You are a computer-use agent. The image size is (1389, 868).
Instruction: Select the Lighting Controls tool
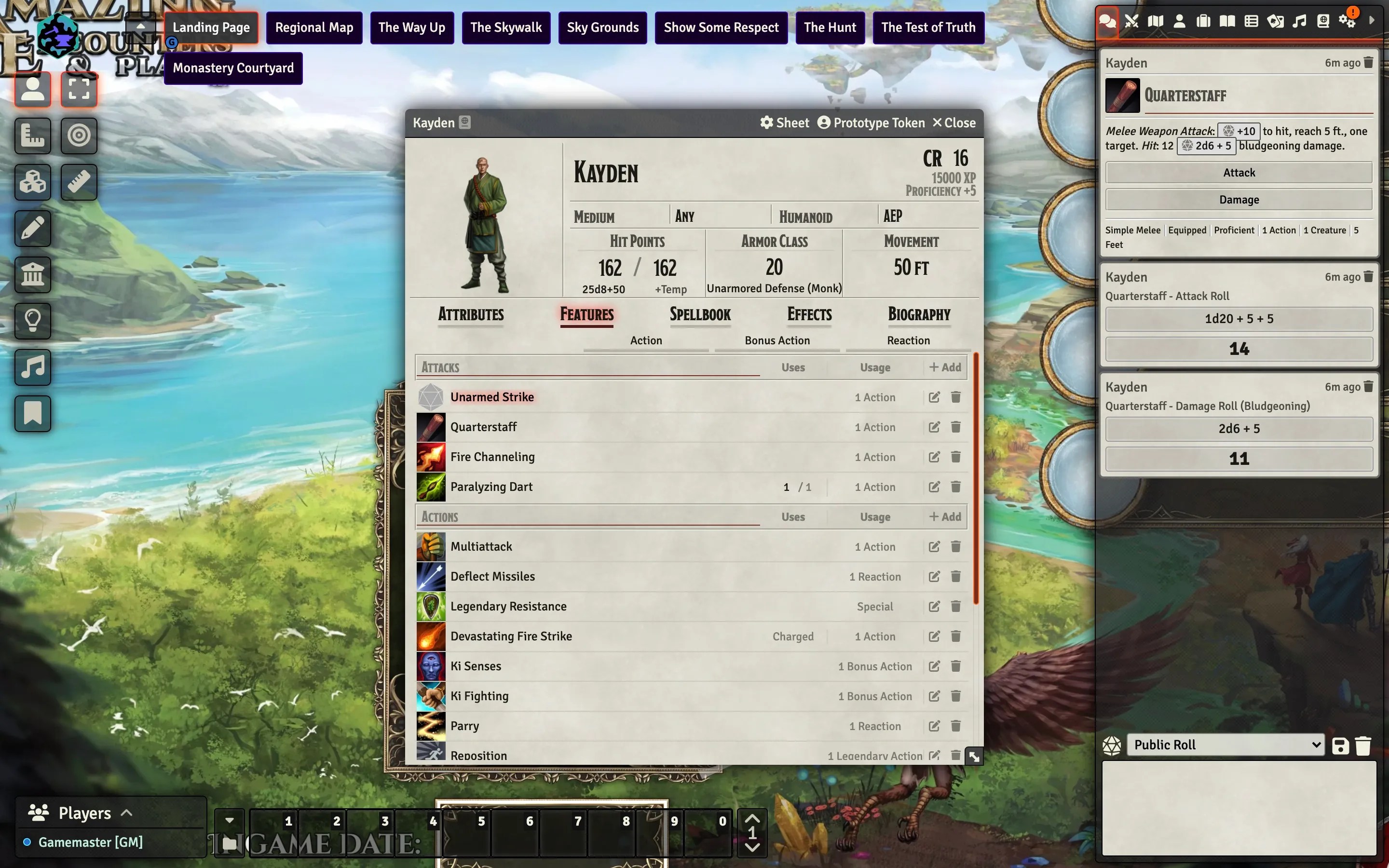tap(32, 320)
